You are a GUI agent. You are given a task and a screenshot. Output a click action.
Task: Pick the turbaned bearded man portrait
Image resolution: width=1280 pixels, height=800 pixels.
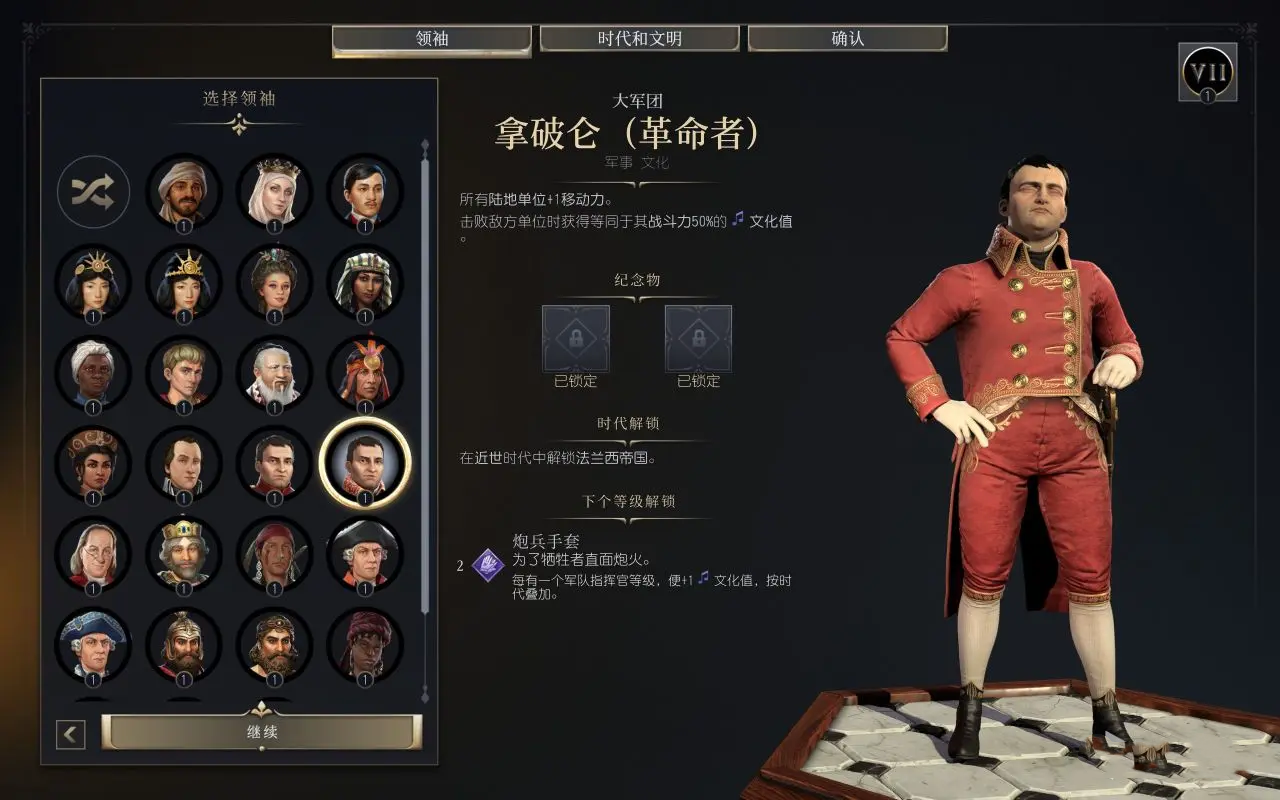pos(183,192)
